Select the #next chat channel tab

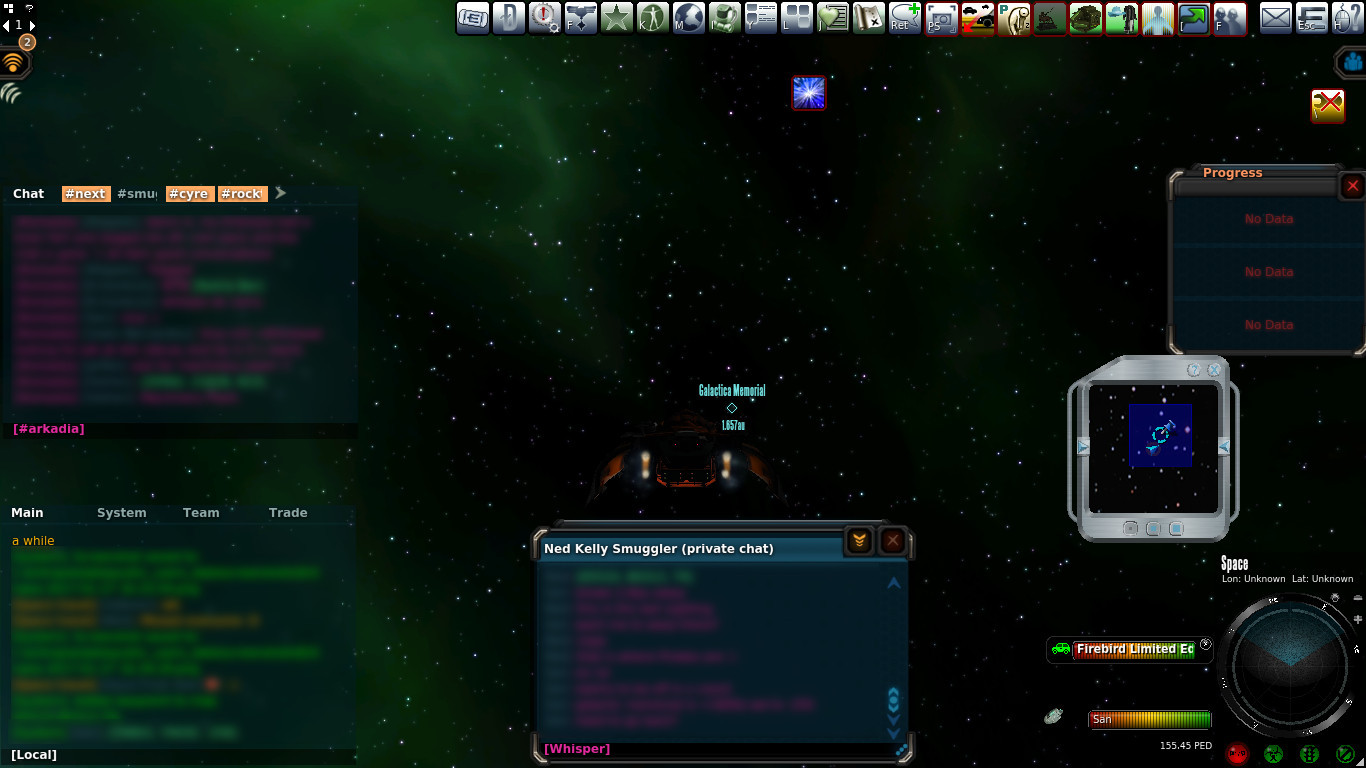(85, 194)
